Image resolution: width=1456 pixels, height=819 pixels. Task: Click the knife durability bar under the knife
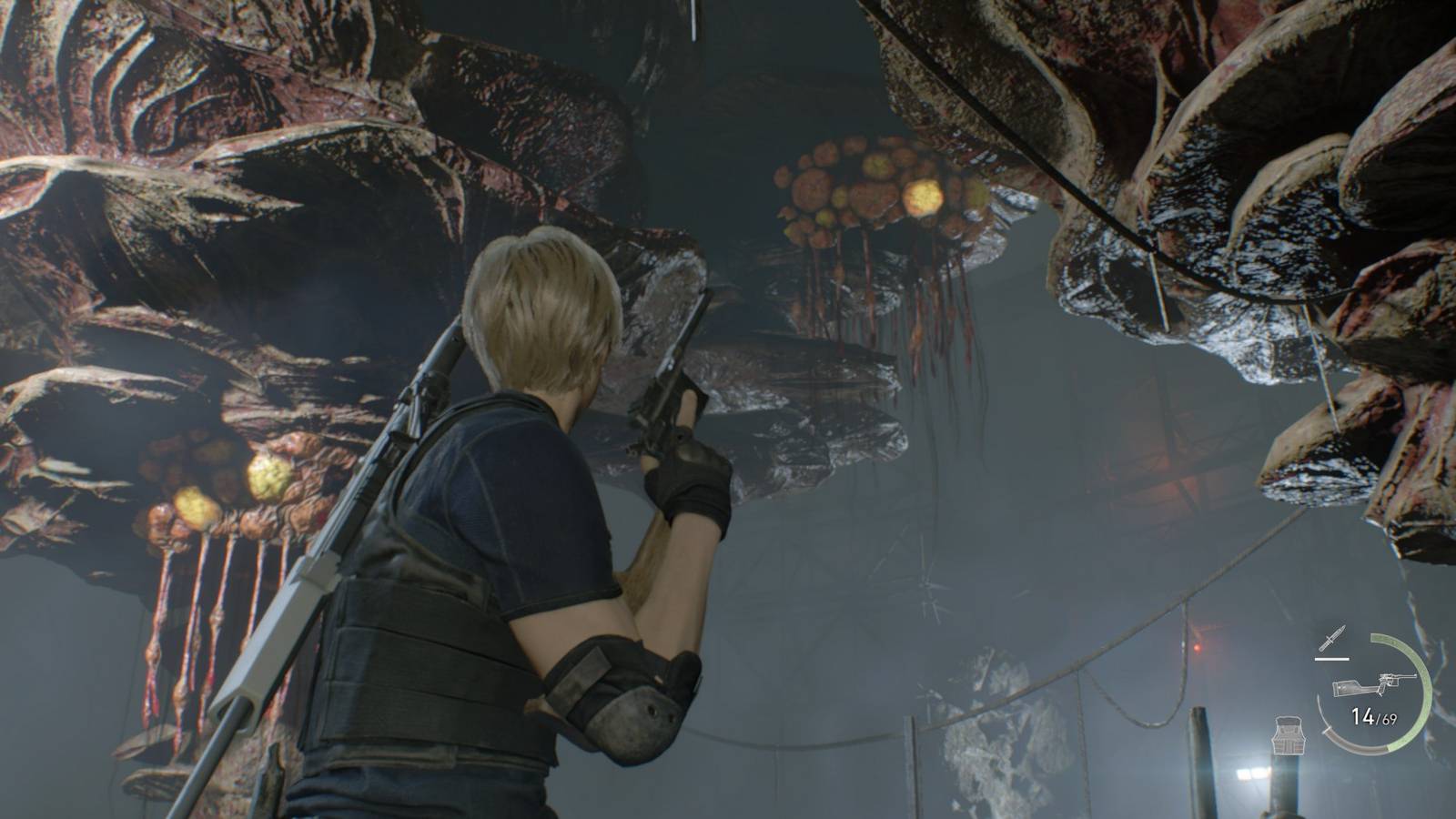[x=1331, y=659]
